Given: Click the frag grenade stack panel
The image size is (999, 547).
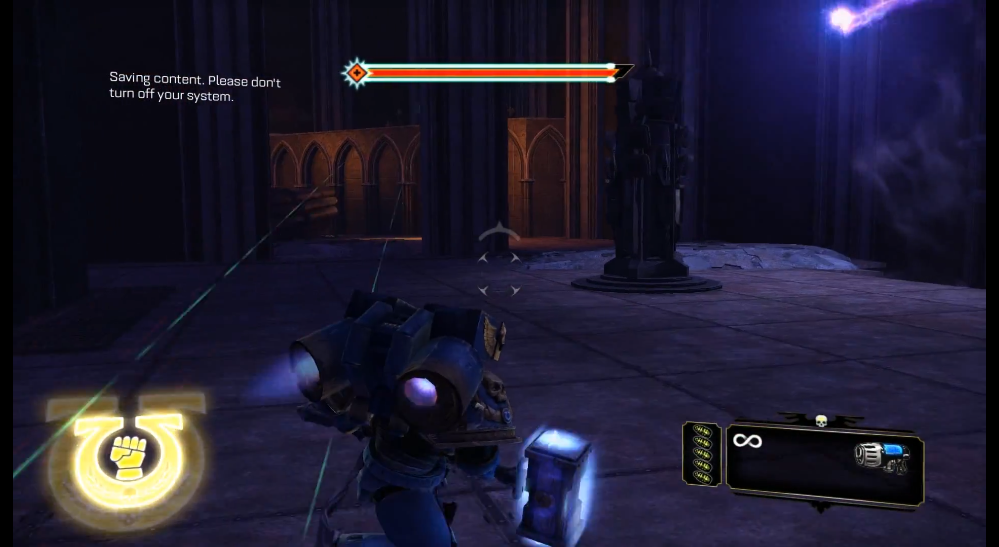Looking at the screenshot, I should pyautogui.click(x=701, y=455).
